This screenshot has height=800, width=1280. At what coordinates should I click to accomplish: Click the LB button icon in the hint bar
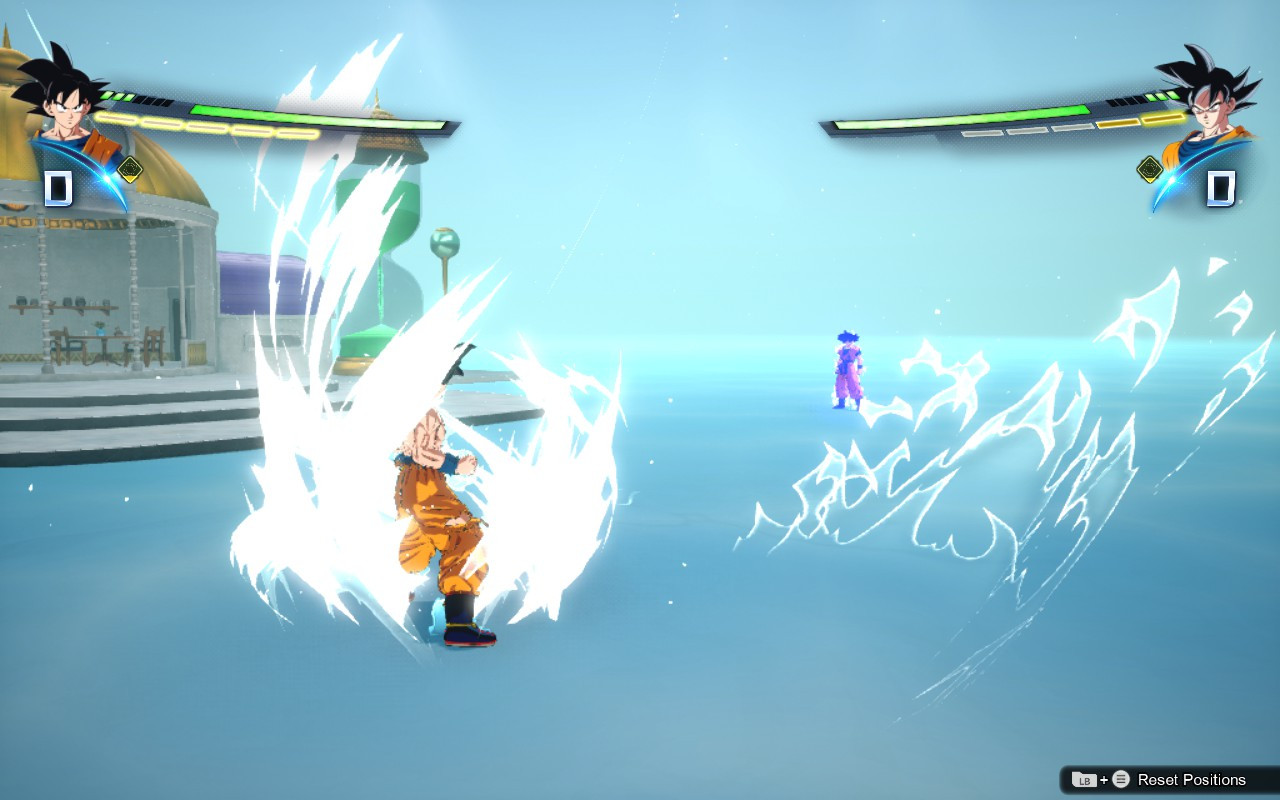[x=1085, y=780]
